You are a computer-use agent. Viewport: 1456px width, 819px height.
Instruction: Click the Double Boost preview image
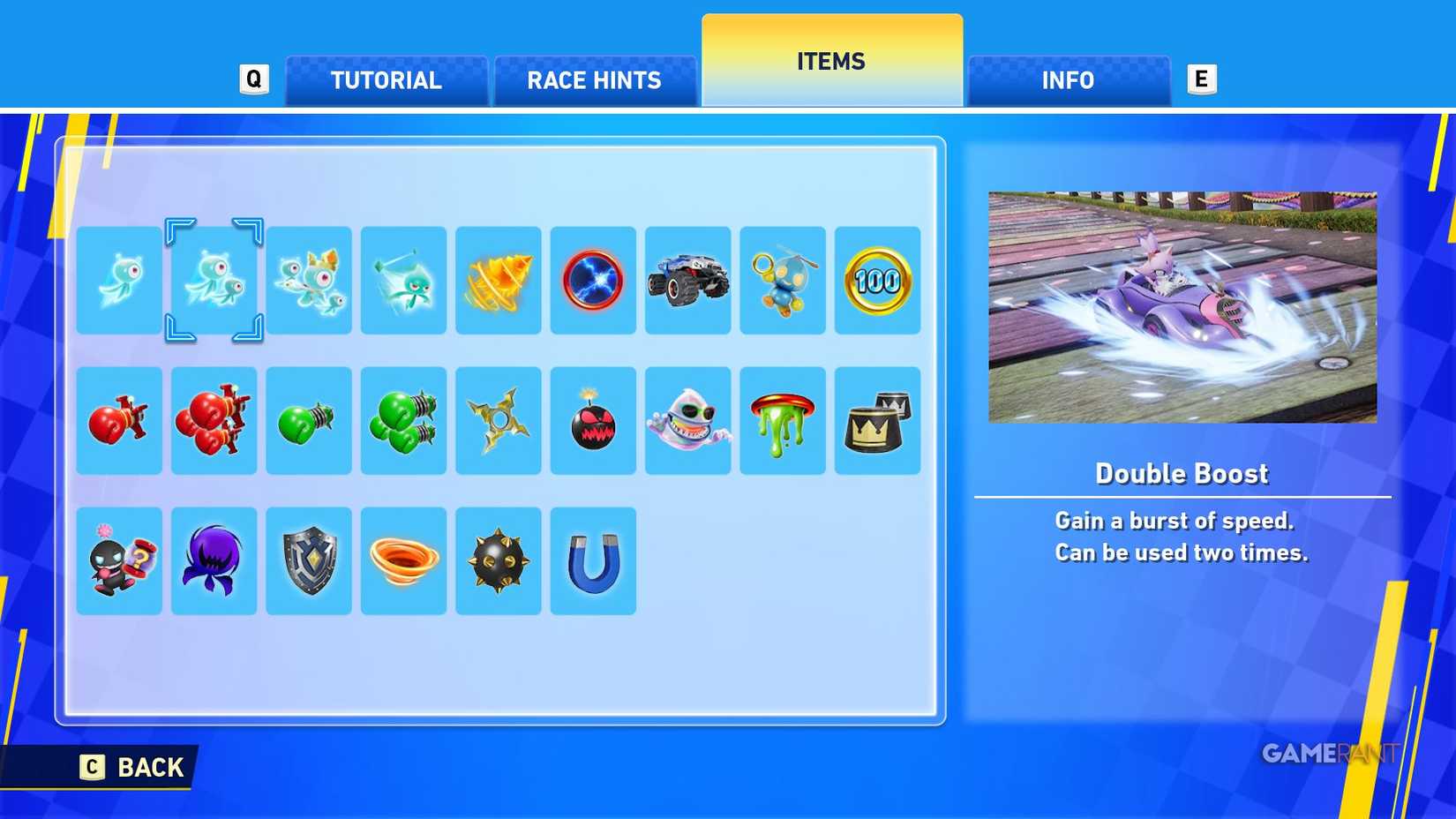coord(1182,304)
